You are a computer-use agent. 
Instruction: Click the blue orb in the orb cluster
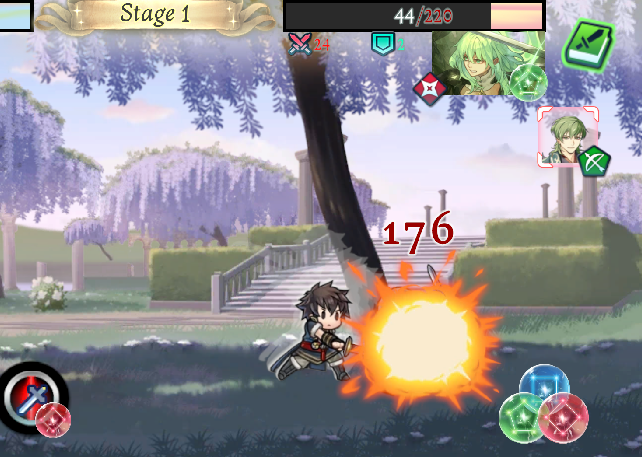tap(545, 384)
